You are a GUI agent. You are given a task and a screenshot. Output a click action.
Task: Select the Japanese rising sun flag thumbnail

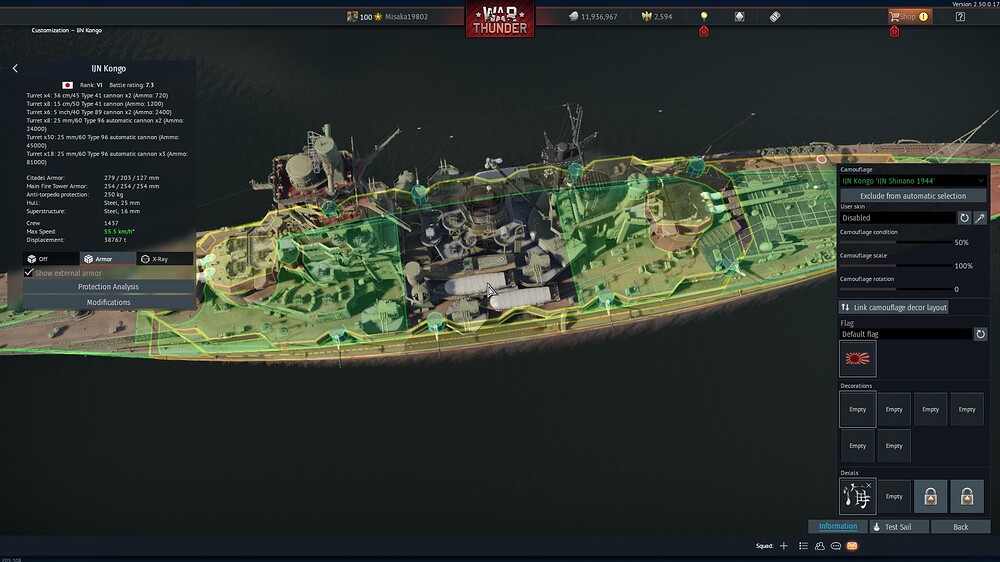858,358
